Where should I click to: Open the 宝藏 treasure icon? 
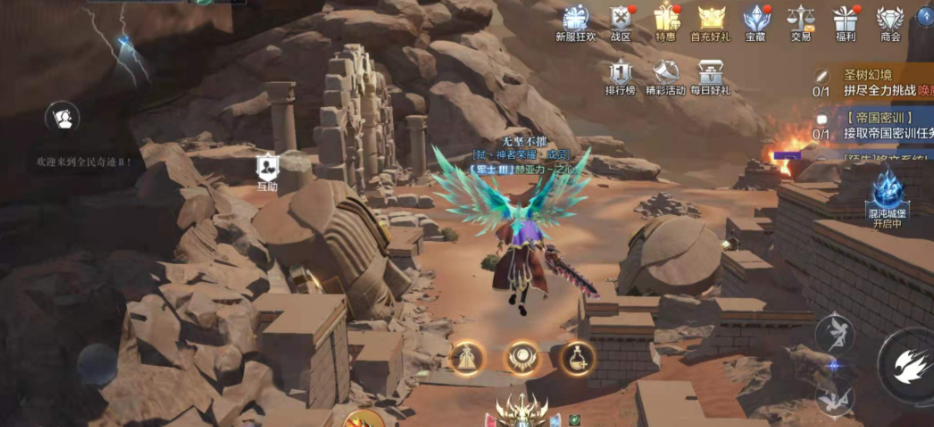point(755,20)
